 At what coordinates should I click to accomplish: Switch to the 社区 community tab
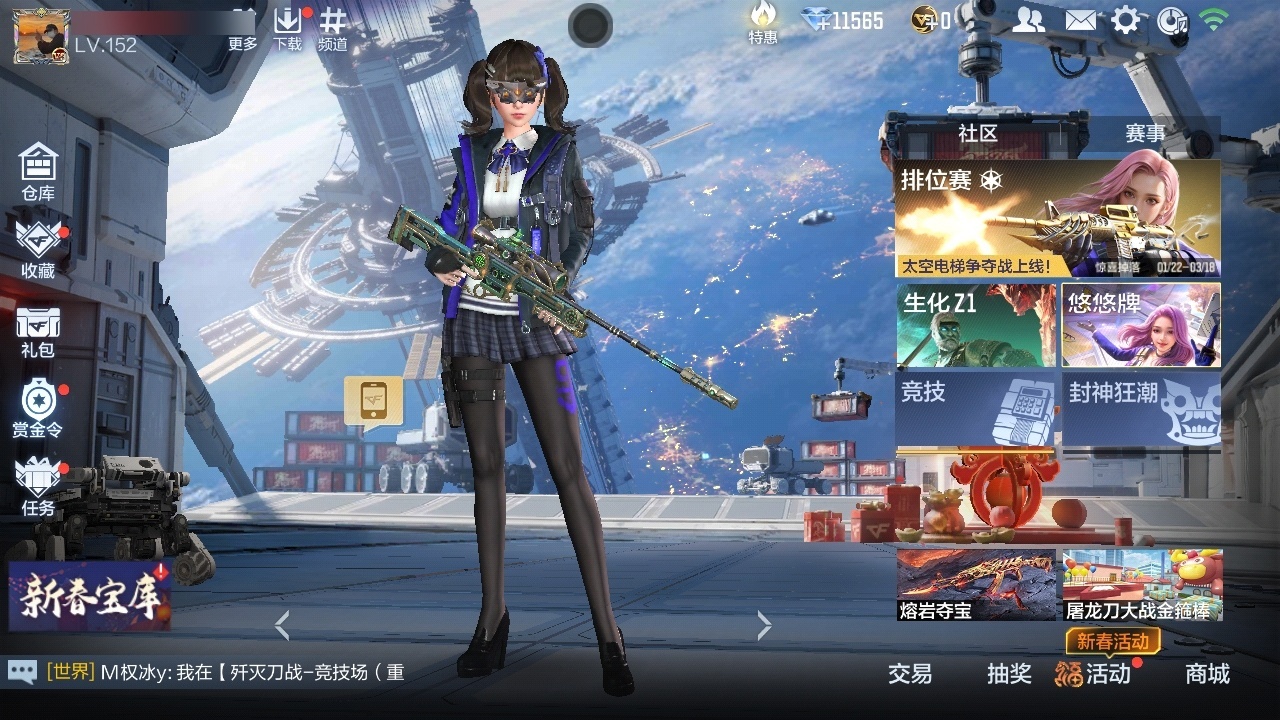978,133
